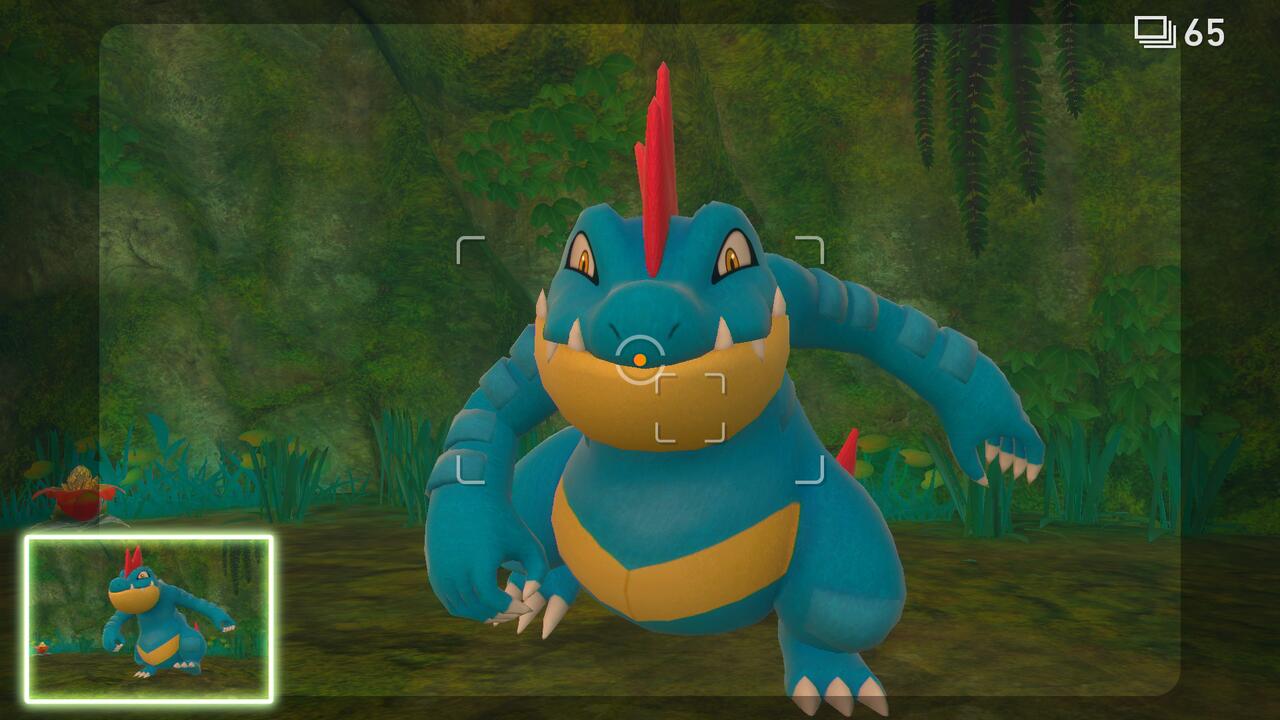The height and width of the screenshot is (720, 1280).
Task: Click the small red Pokémon near the thumbnail
Action: click(x=40, y=647)
